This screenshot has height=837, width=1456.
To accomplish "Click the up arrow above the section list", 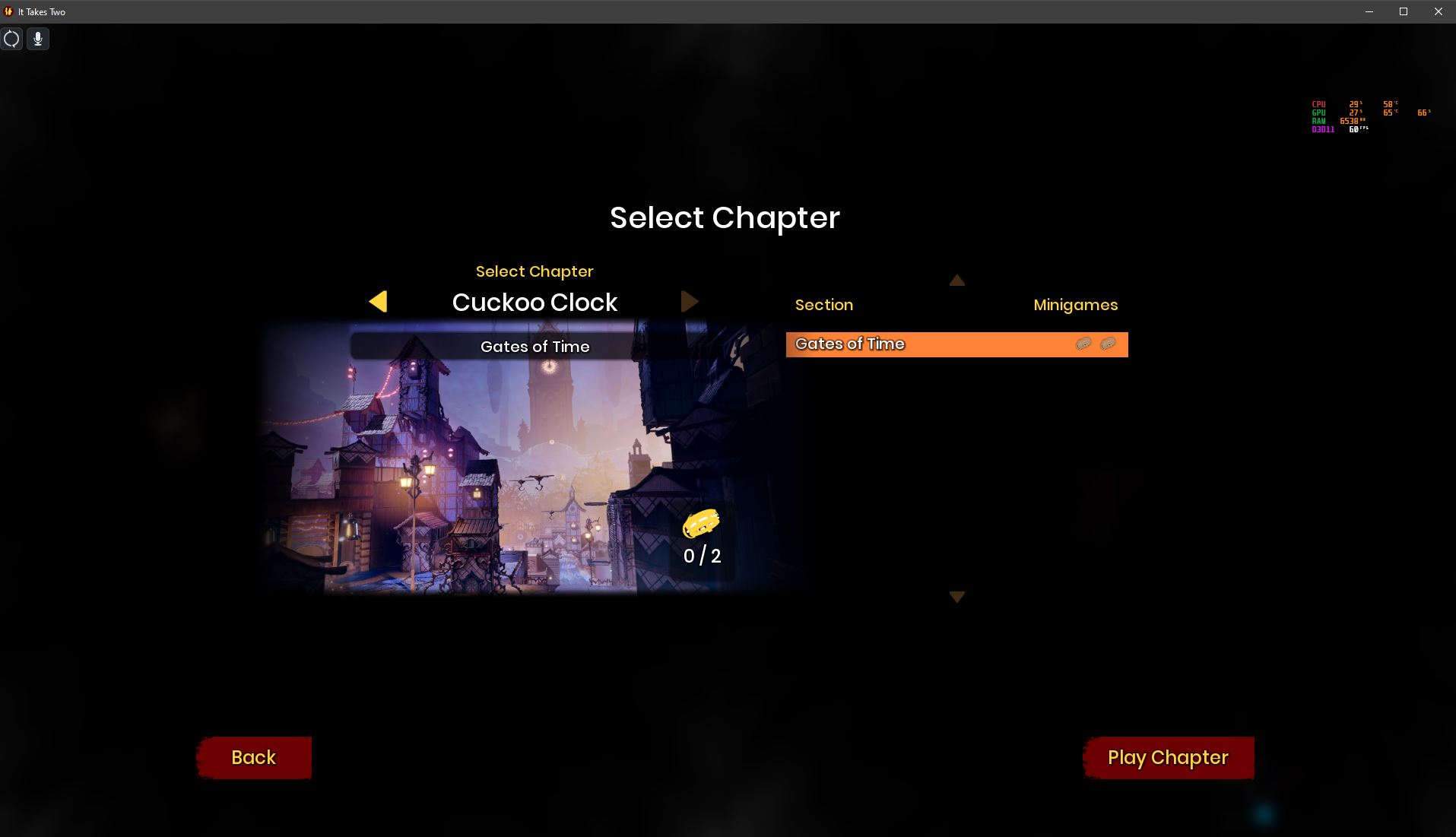I will (956, 280).
